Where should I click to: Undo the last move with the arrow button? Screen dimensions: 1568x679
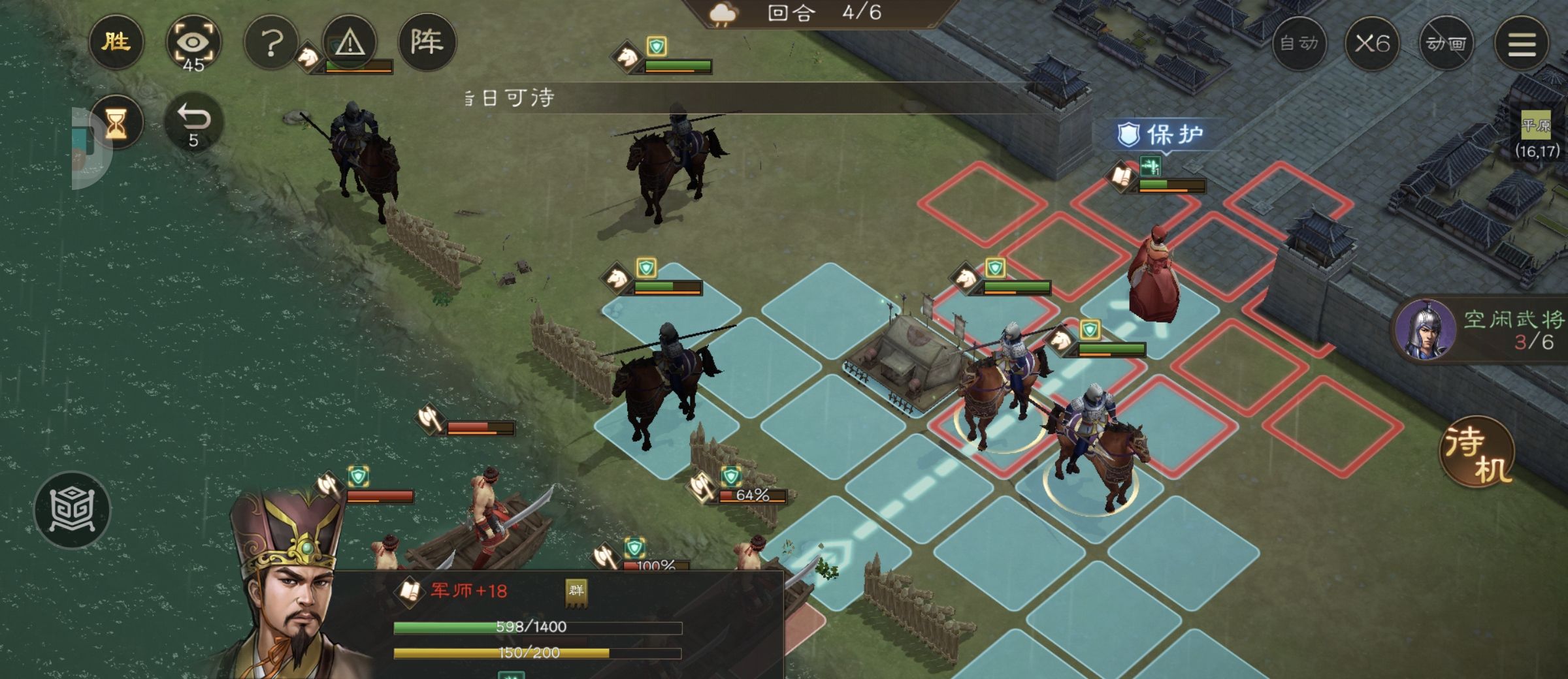193,123
